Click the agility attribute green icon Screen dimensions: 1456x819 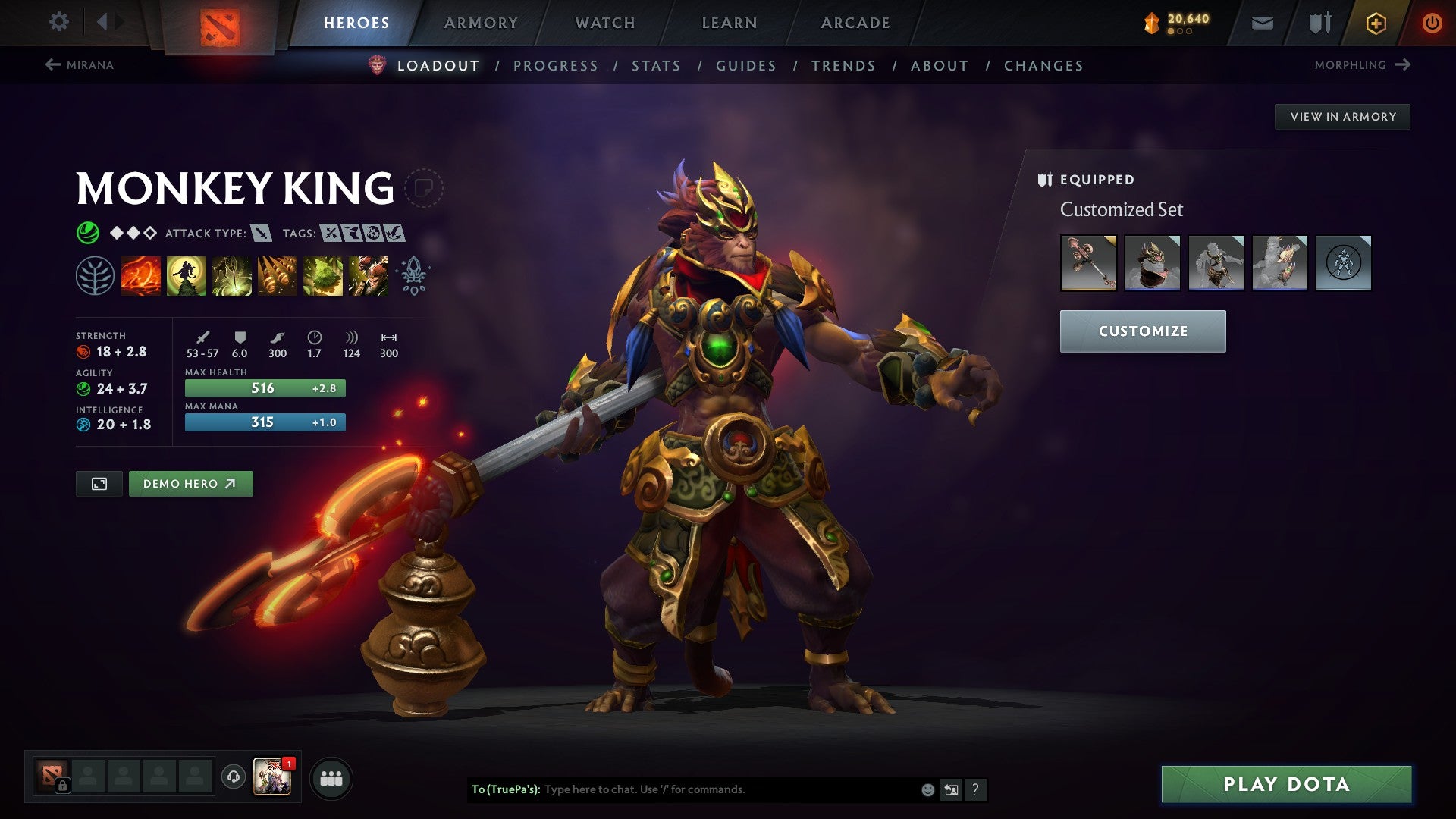point(83,388)
